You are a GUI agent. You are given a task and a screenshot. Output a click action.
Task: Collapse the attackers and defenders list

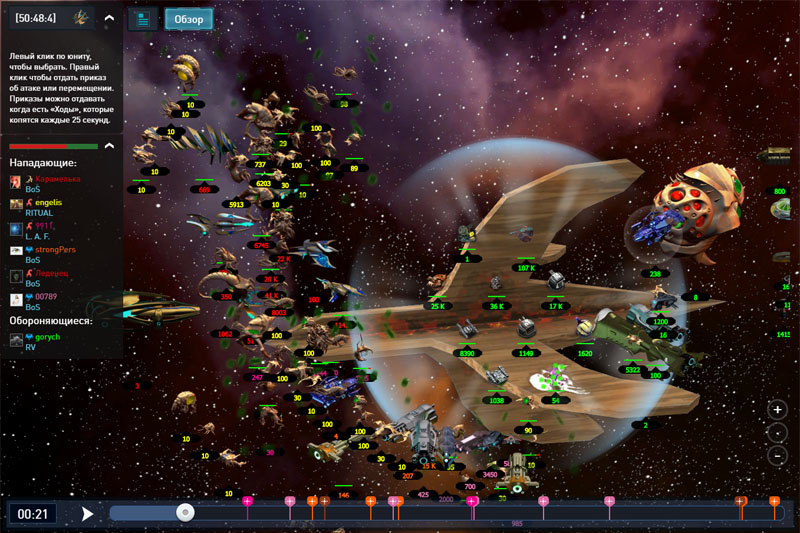[x=109, y=146]
